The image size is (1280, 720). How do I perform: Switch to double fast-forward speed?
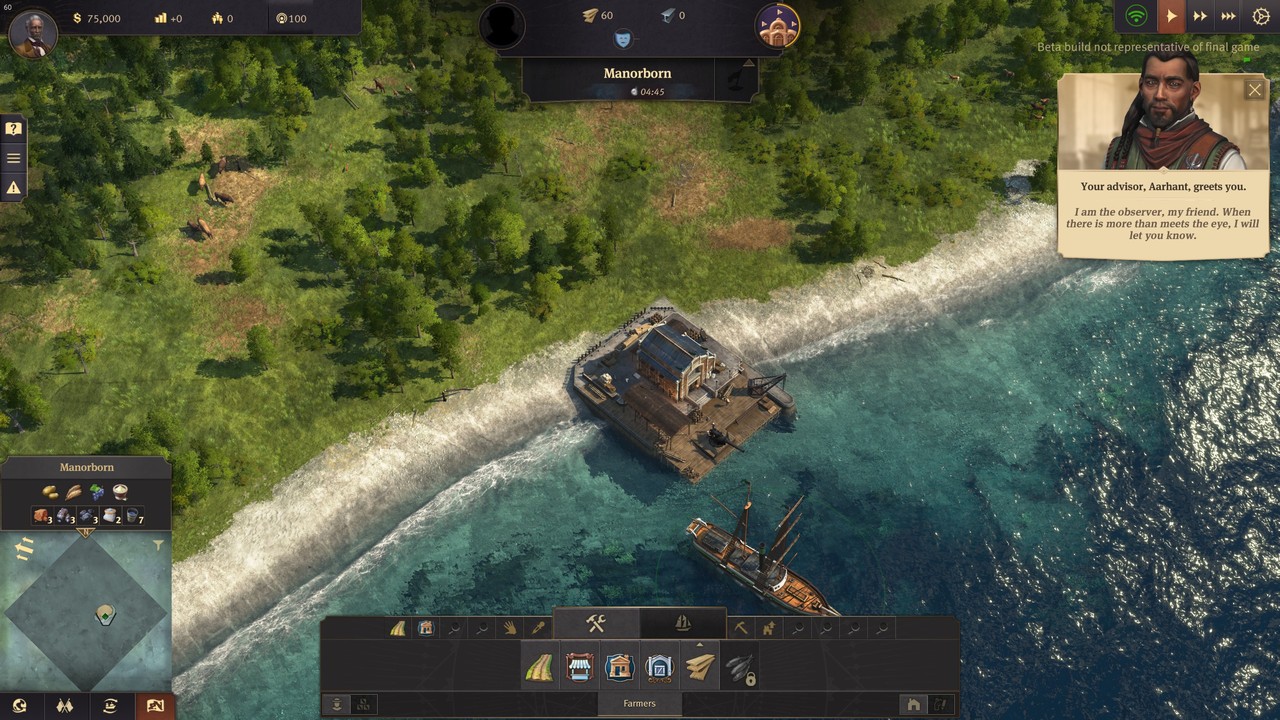(1200, 16)
